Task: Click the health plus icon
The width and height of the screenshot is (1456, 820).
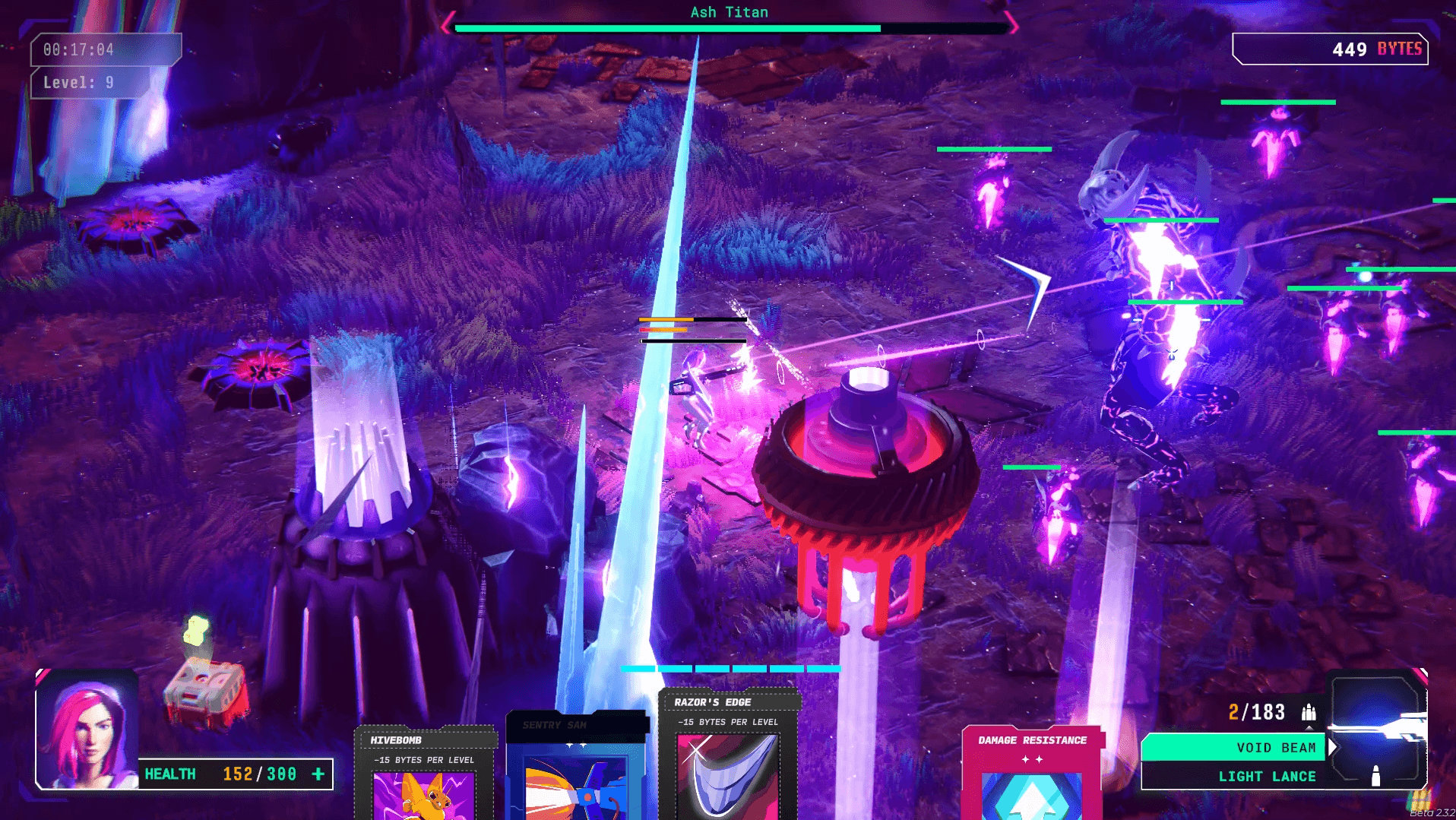Action: [x=318, y=774]
